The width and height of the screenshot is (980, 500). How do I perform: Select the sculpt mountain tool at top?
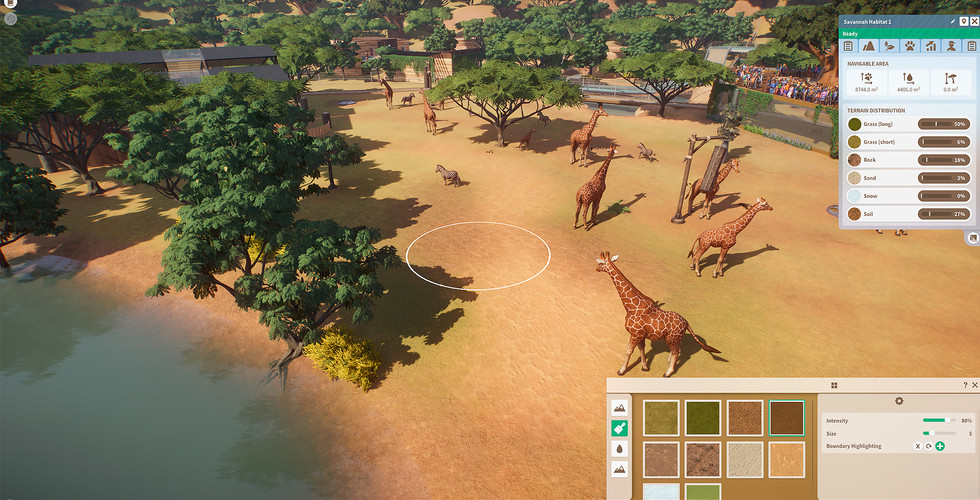click(620, 407)
